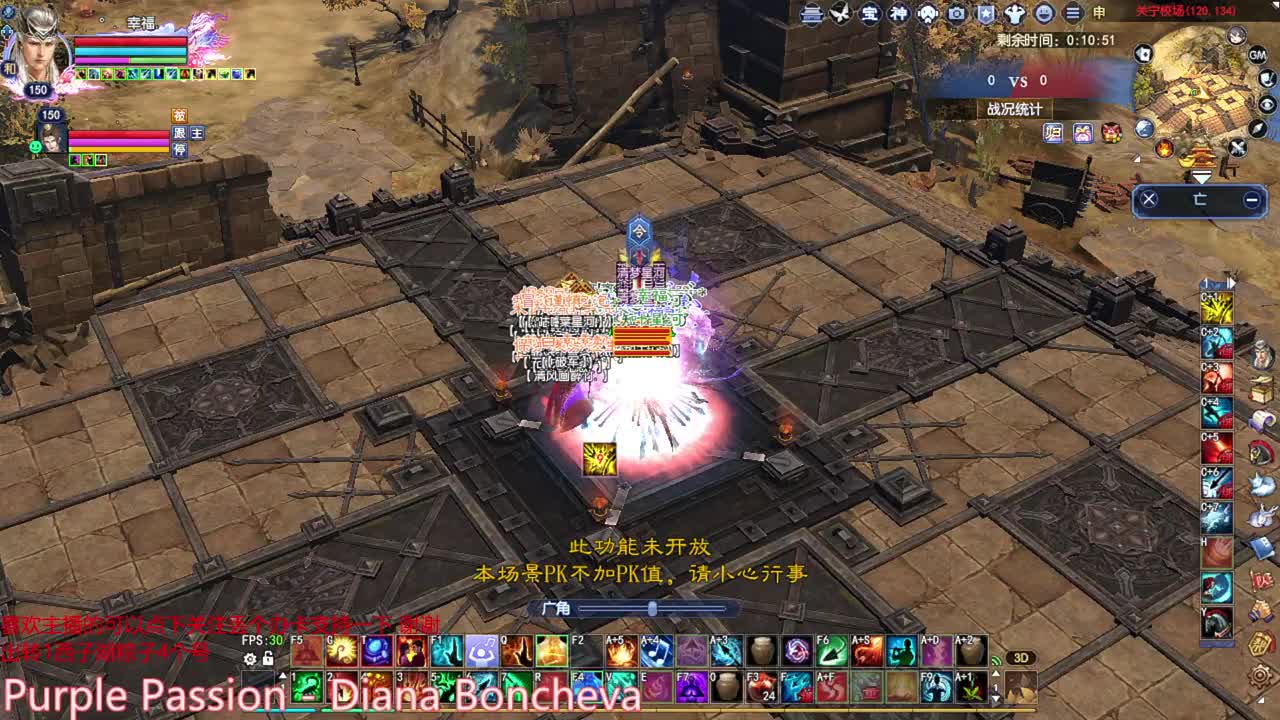The width and height of the screenshot is (1280, 720).
Task: Select the crossed swords icon near the minimap
Action: pos(1237,146)
